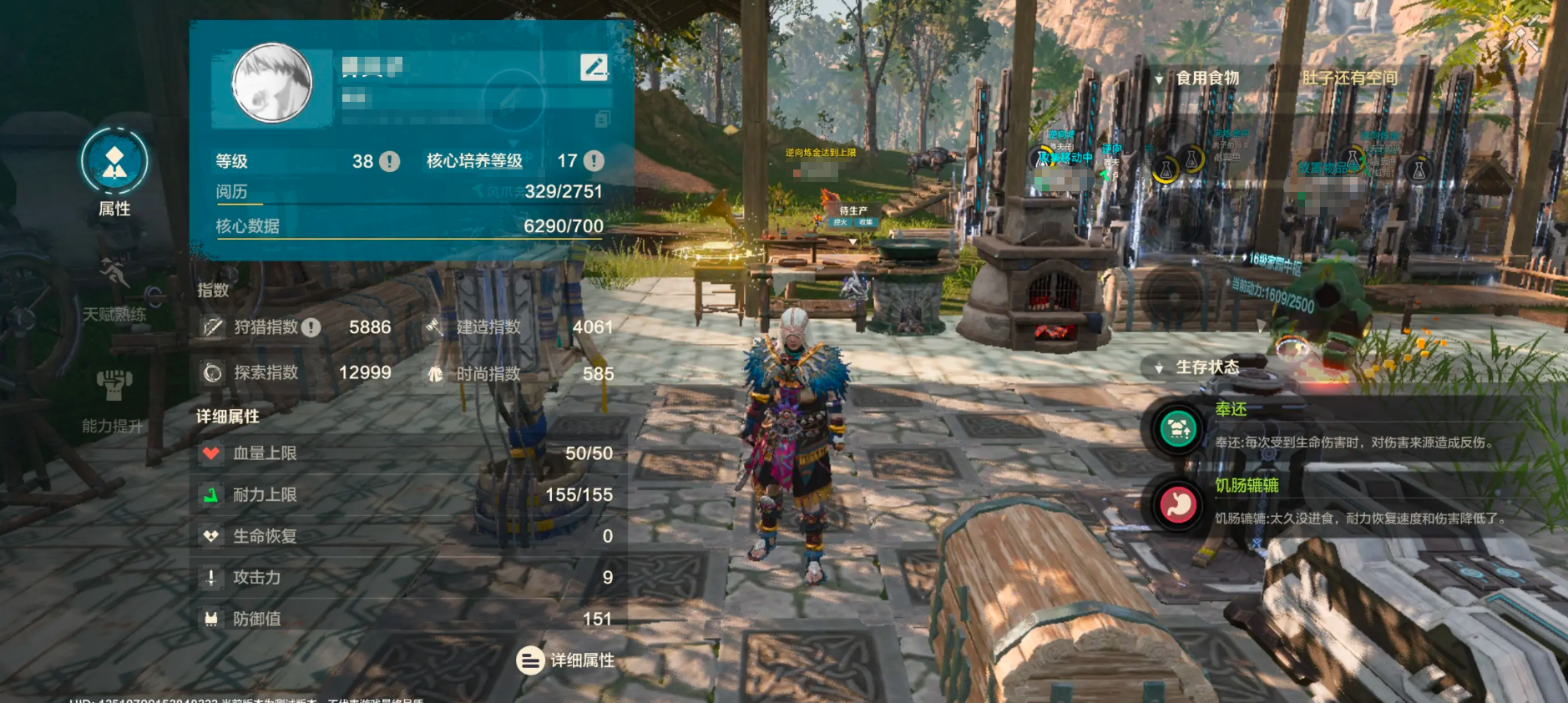Copy the player ID with the copy icon
This screenshot has width=1568, height=703.
(x=602, y=119)
